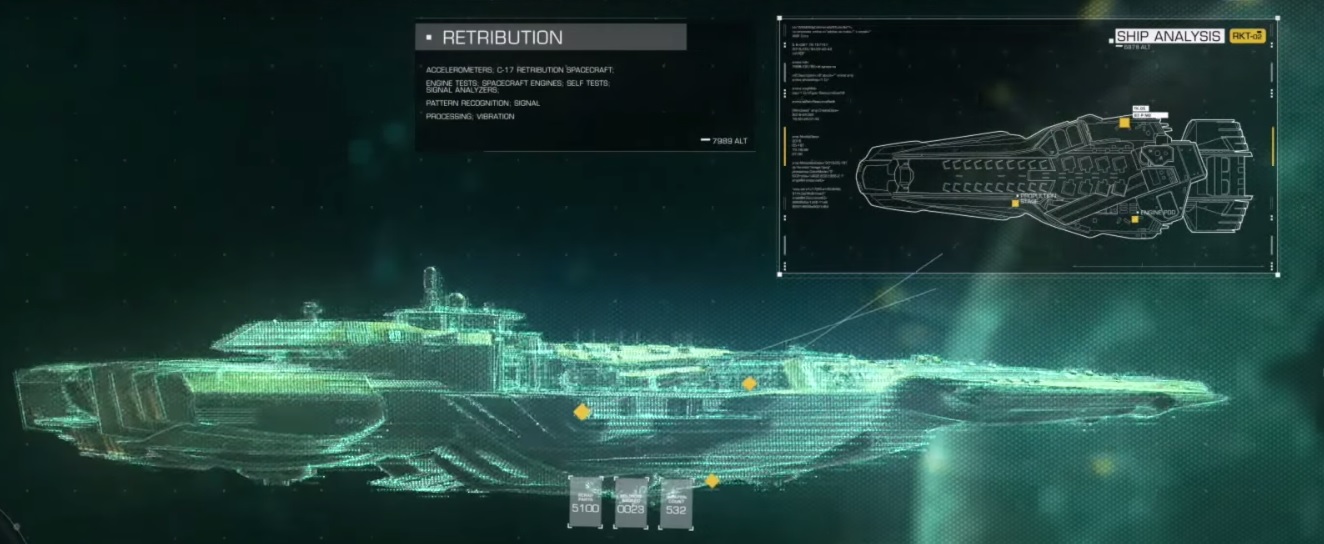This screenshot has height=544, width=1324.
Task: Choose the data card showing 5100
Action: 585,501
